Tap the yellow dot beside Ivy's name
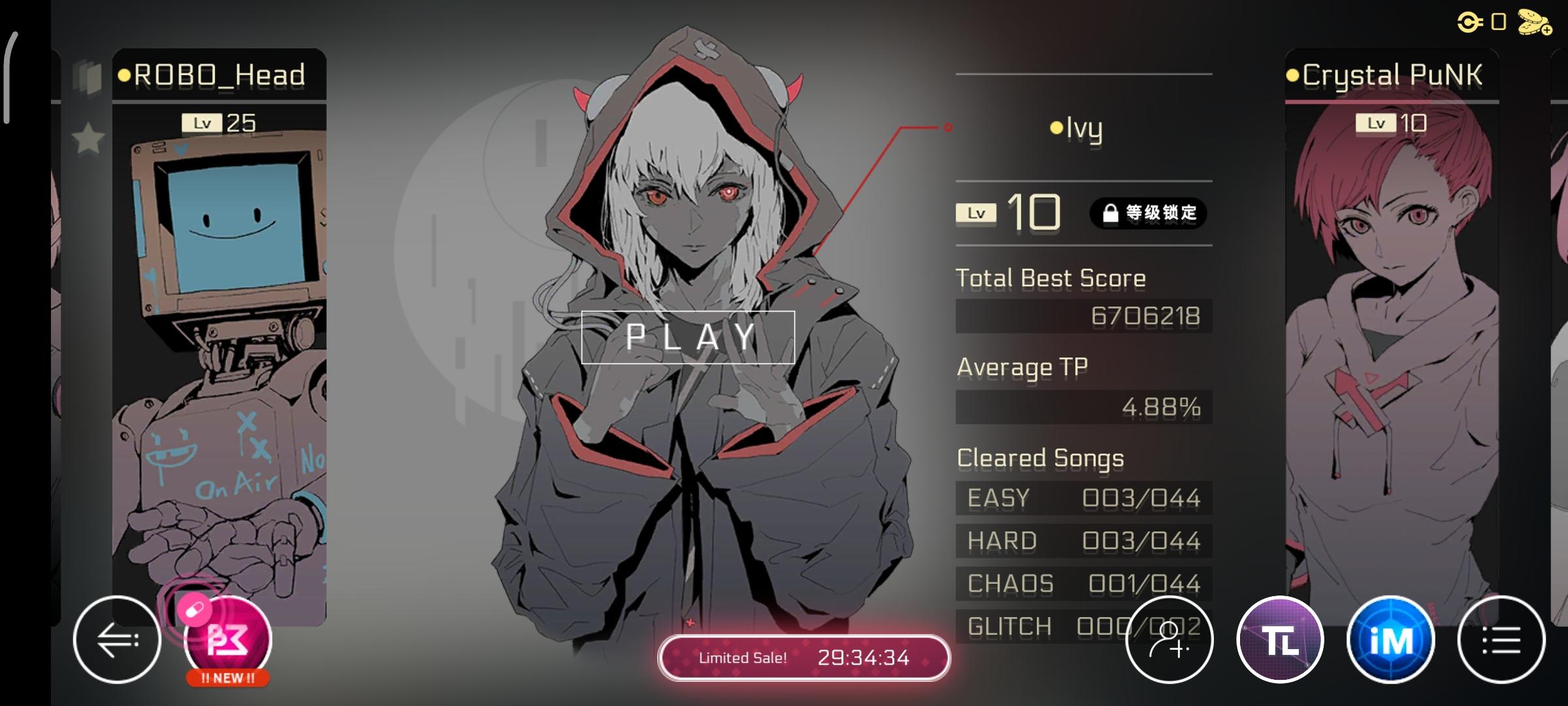1568x706 pixels. [x=1056, y=129]
